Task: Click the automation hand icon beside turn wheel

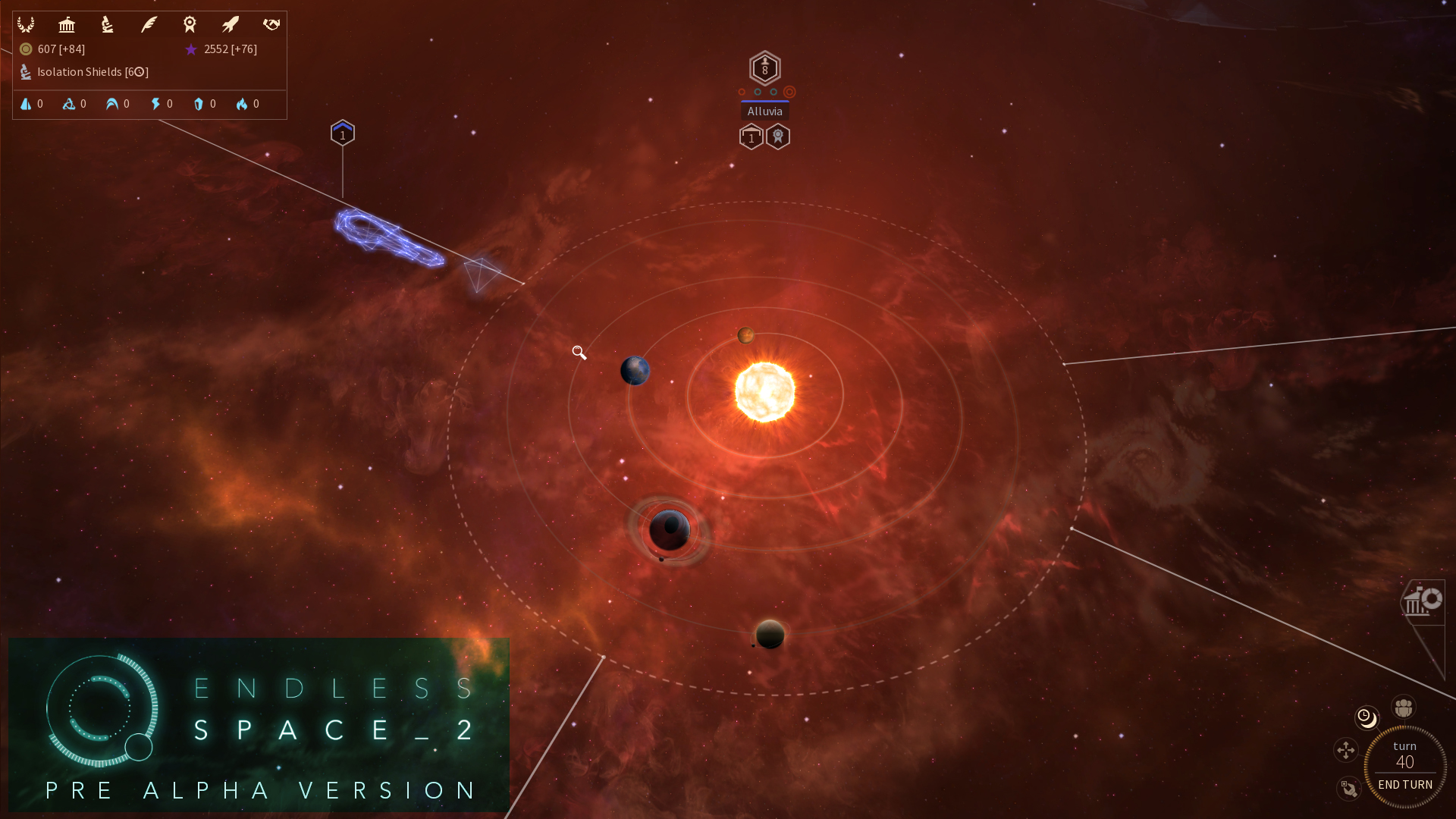Action: pos(1348,789)
